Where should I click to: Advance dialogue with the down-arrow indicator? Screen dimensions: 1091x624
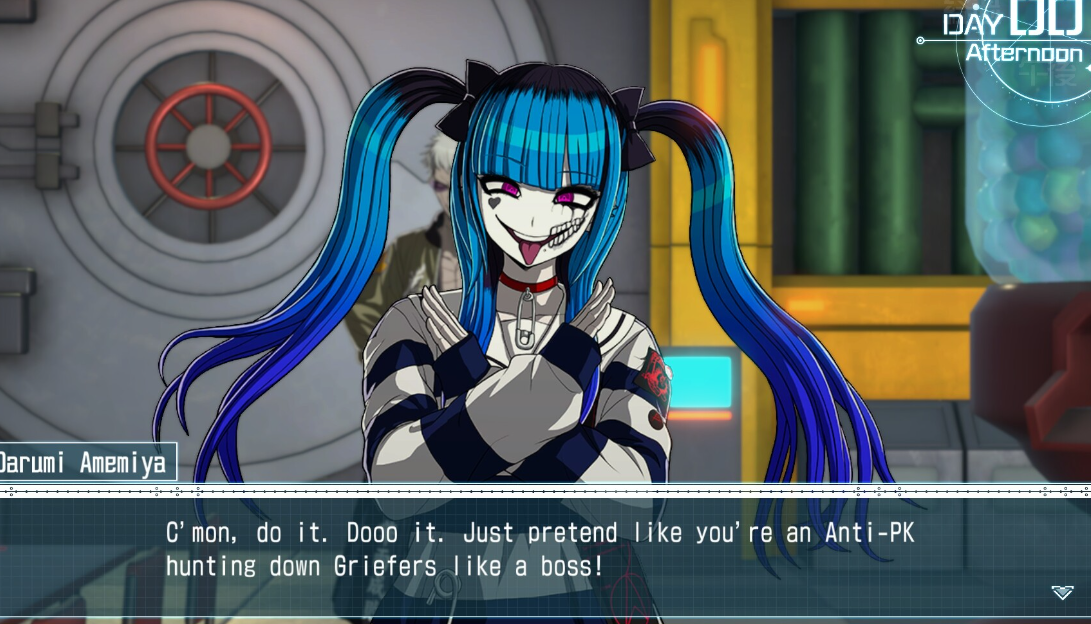point(1062,593)
